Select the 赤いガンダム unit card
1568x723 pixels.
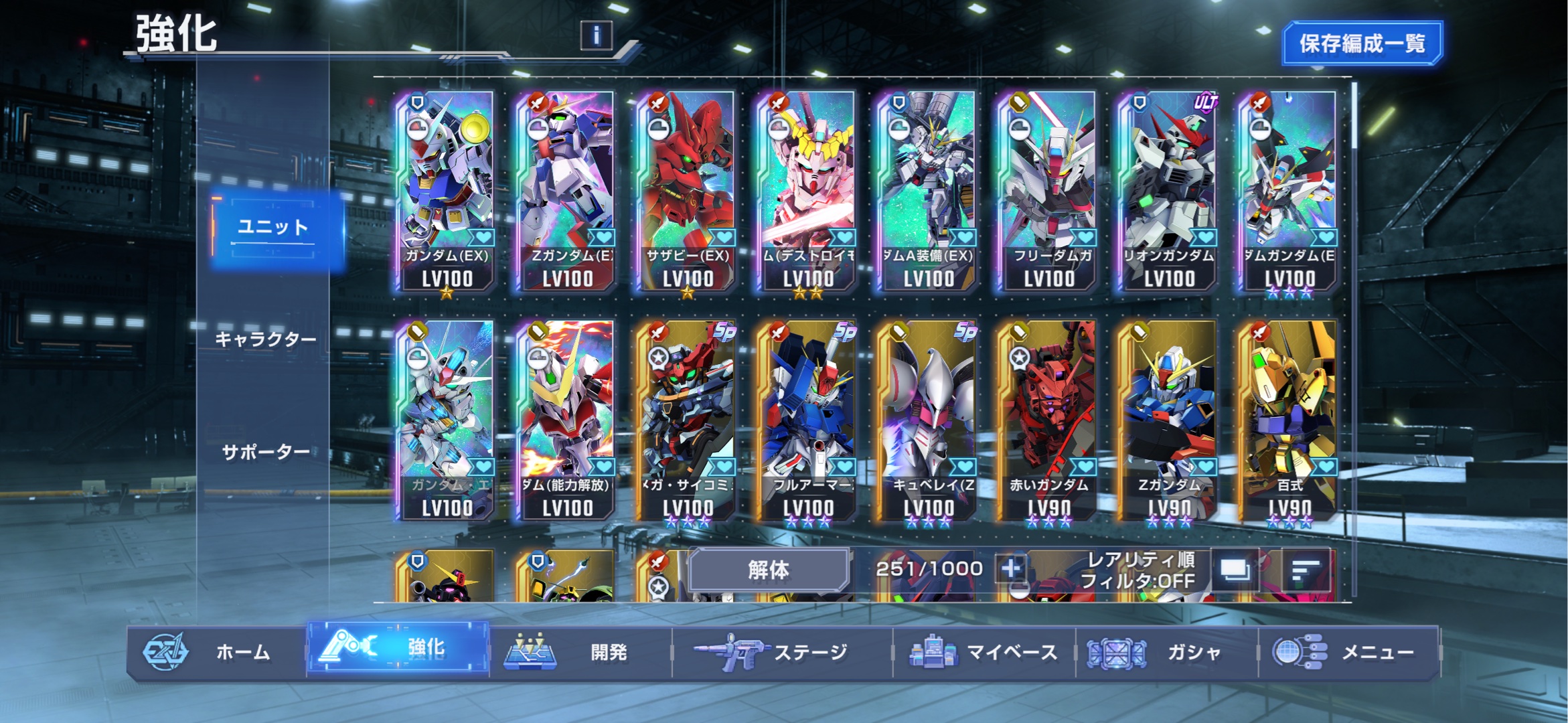pos(1048,420)
